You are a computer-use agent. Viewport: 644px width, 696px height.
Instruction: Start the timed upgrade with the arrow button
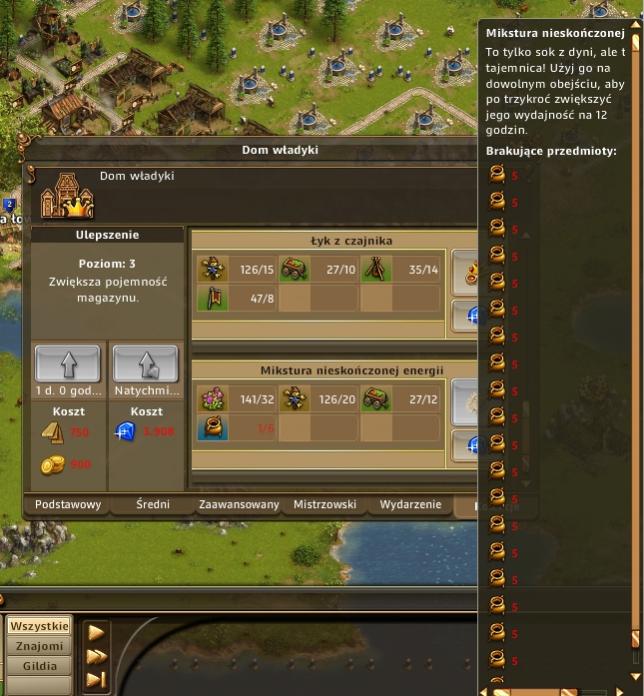pos(67,363)
